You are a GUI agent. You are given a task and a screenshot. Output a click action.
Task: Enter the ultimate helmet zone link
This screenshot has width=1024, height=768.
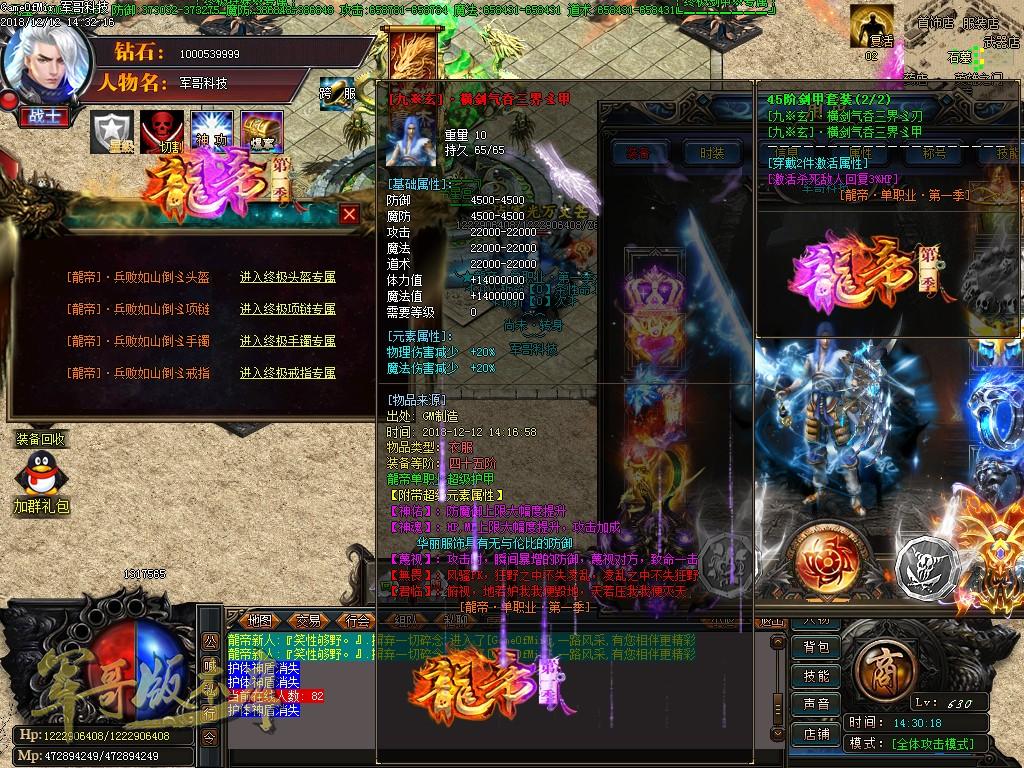point(288,277)
